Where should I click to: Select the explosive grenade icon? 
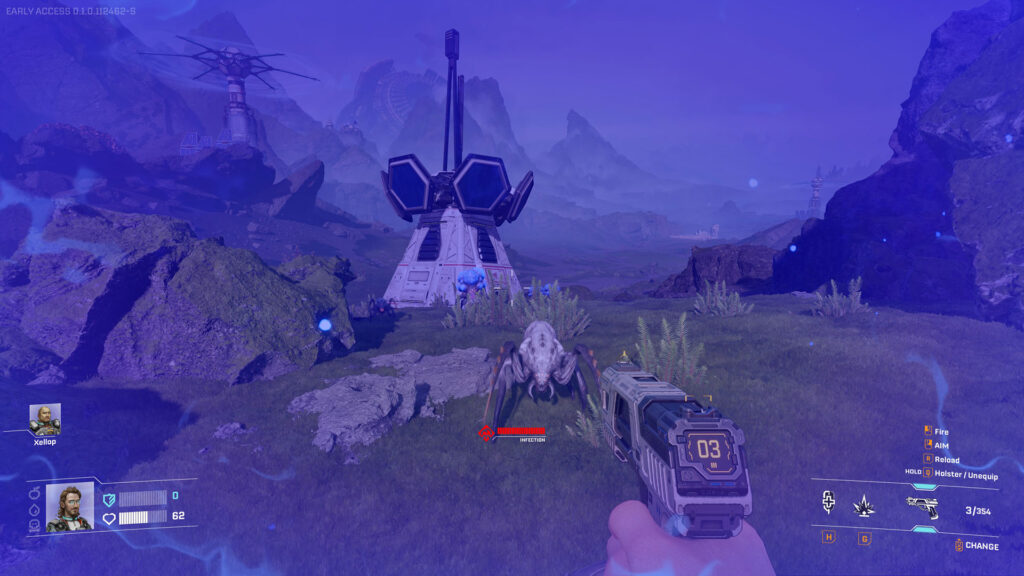pyautogui.click(x=863, y=507)
